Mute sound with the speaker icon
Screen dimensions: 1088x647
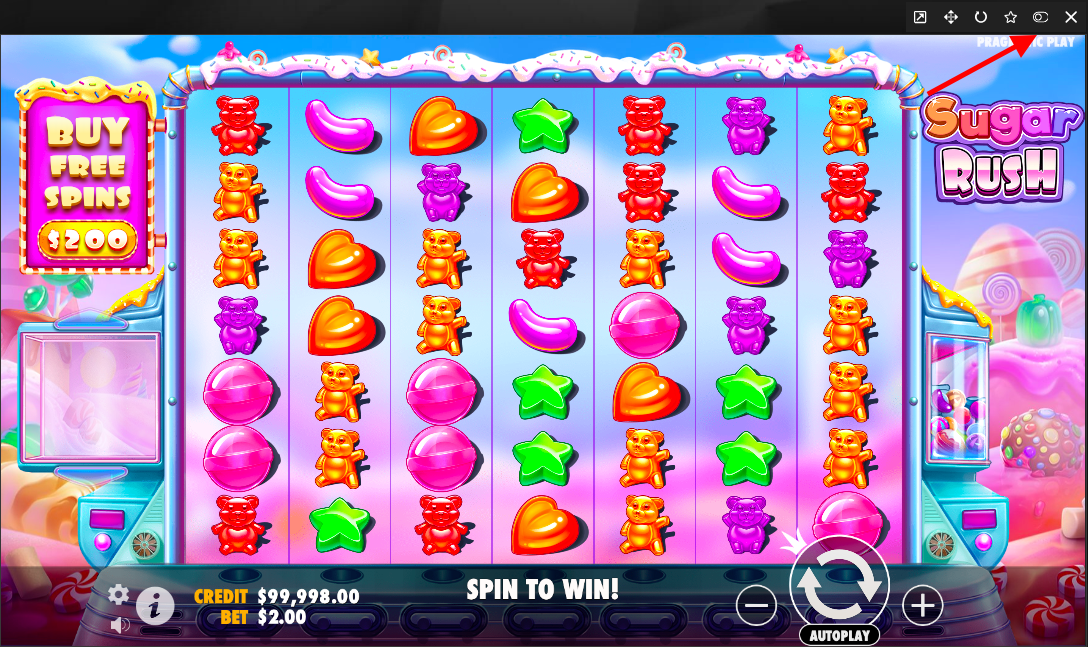[x=120, y=625]
